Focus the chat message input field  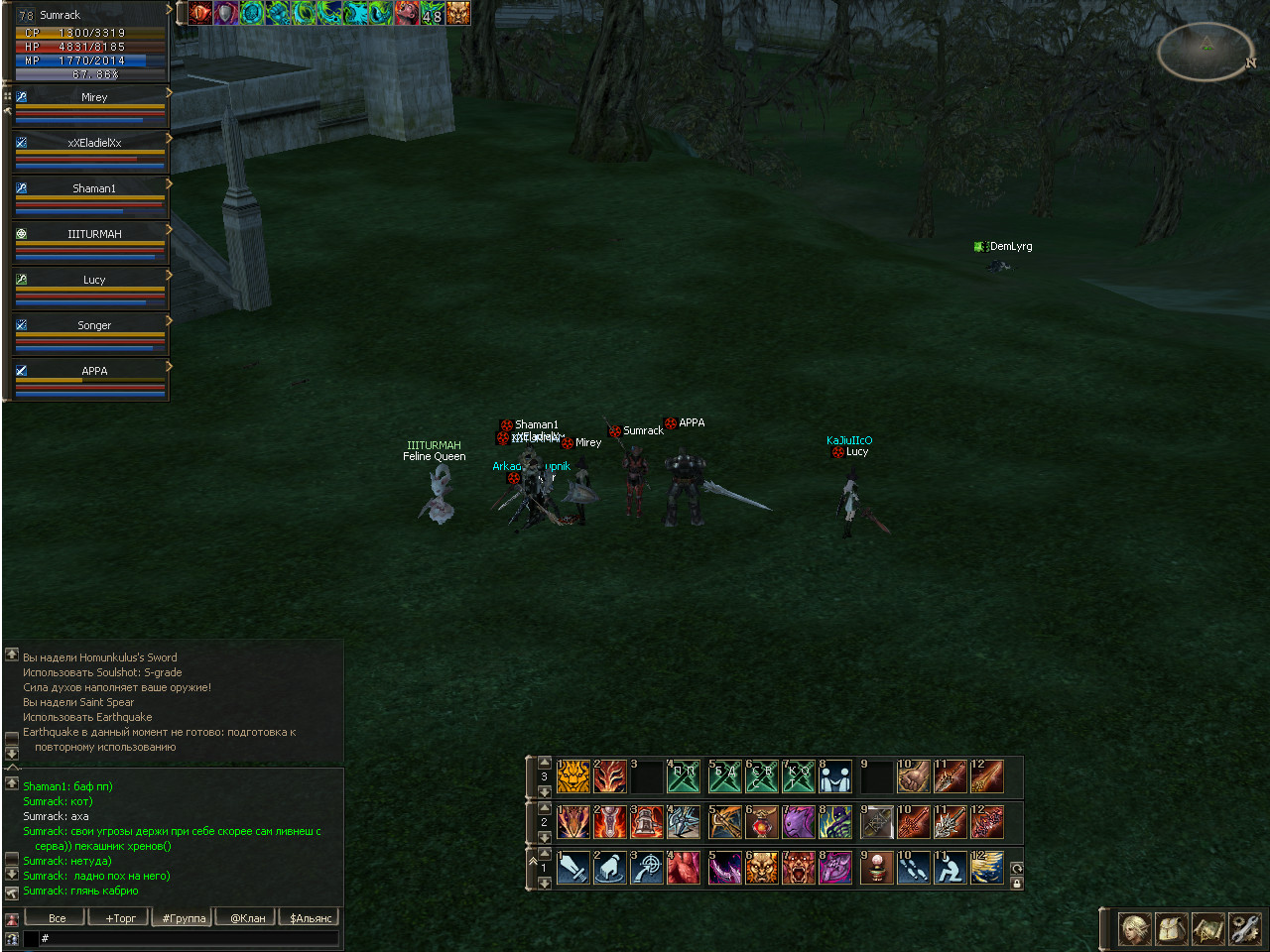189,938
